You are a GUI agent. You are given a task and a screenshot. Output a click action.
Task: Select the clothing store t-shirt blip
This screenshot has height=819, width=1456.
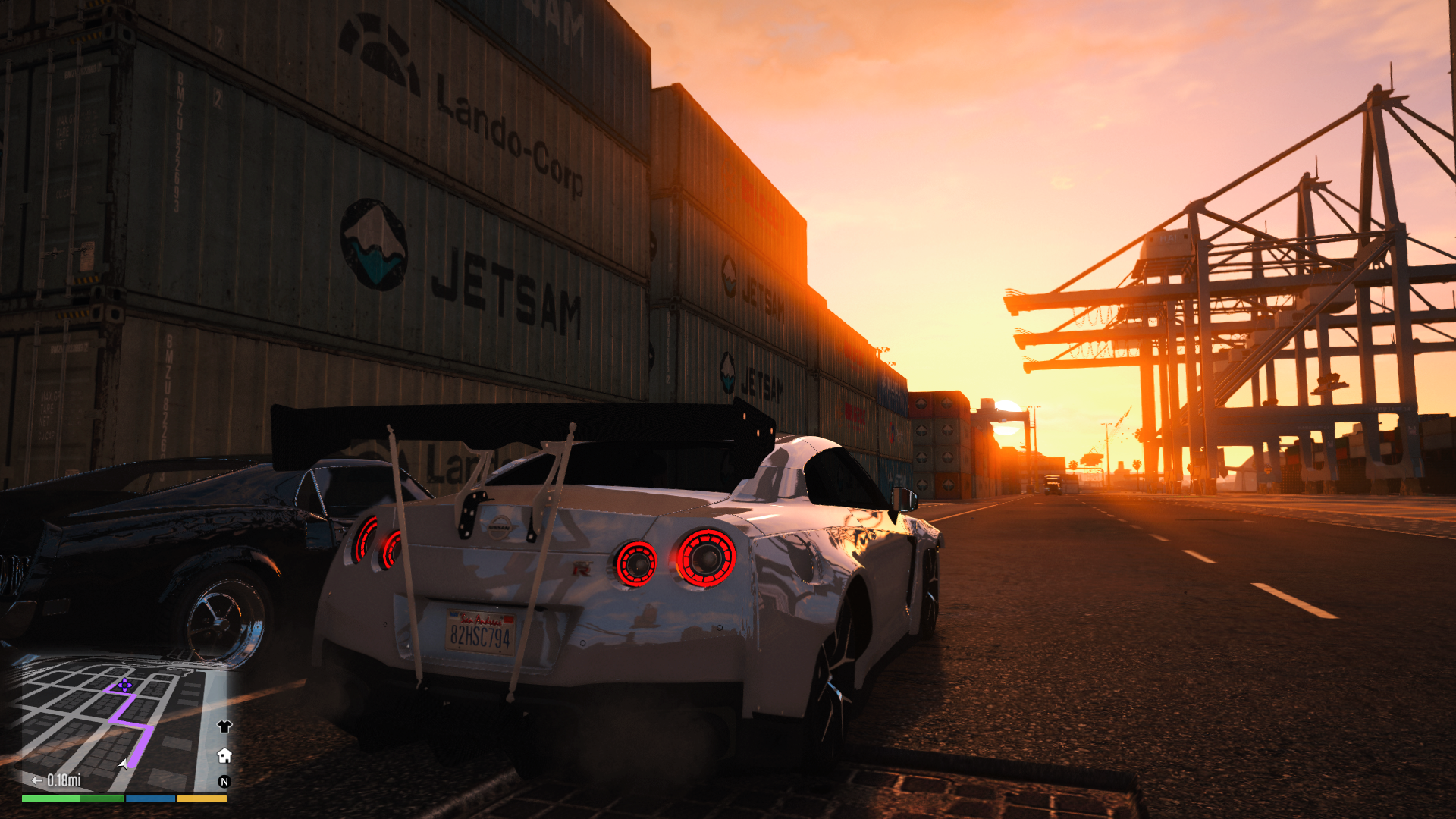(x=224, y=726)
